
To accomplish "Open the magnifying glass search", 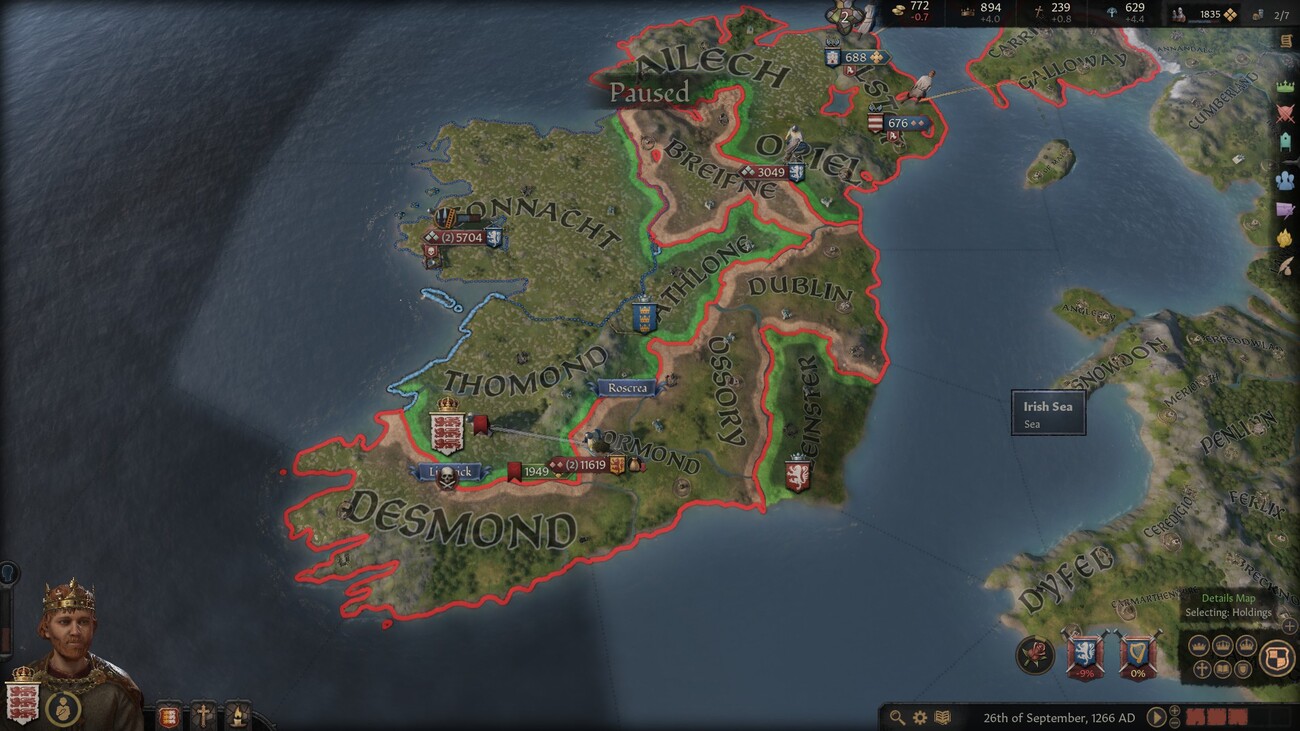I will pyautogui.click(x=897, y=717).
